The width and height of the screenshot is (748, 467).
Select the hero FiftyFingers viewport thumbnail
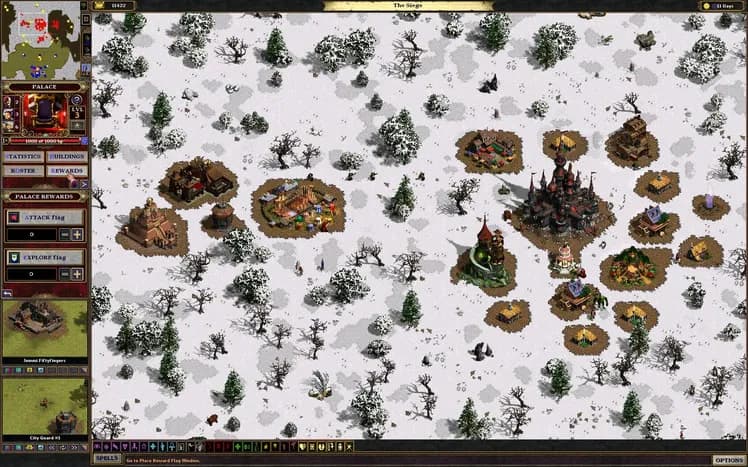[x=45, y=328]
